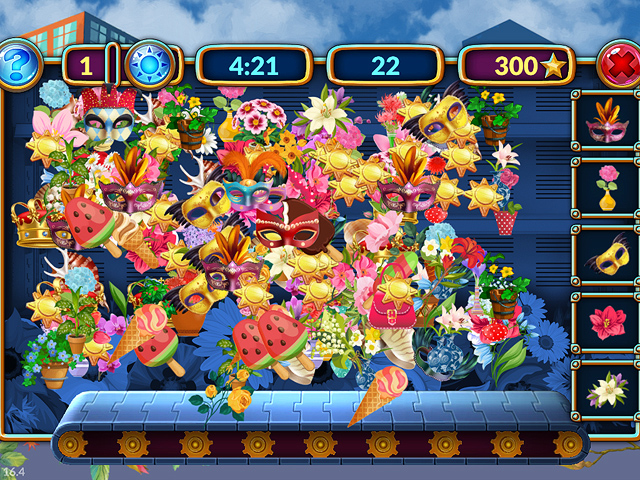The width and height of the screenshot is (640, 480).
Task: Select the golden mask target slot
Action: point(605,256)
